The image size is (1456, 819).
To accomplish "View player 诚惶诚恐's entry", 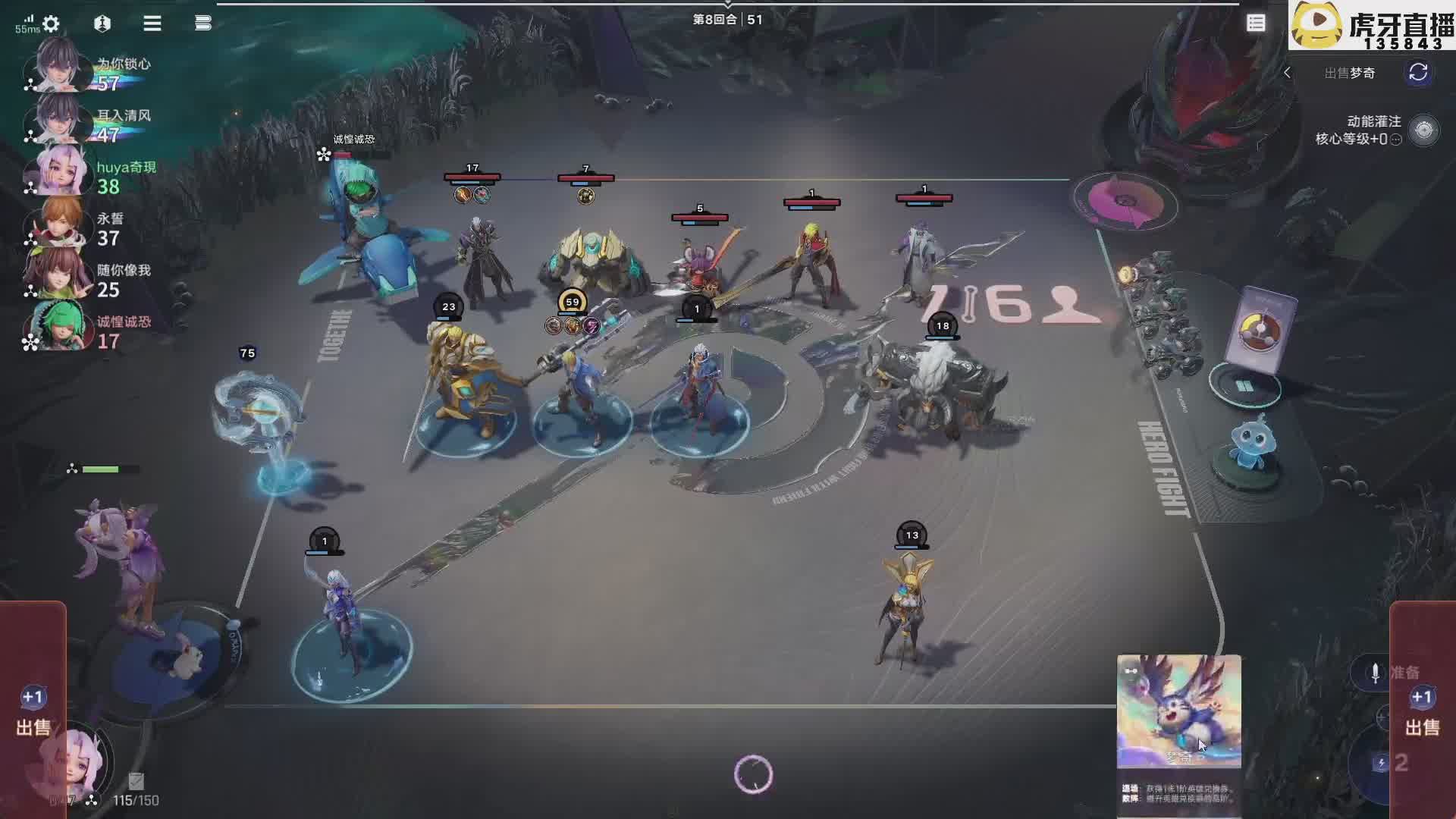I will pos(91,331).
